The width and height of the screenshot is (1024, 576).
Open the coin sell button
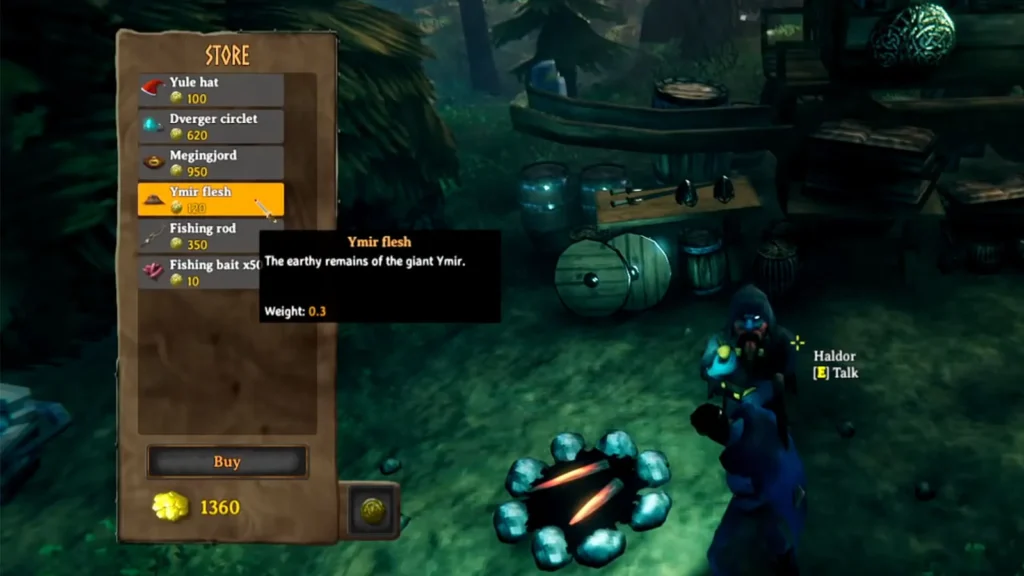coord(372,510)
